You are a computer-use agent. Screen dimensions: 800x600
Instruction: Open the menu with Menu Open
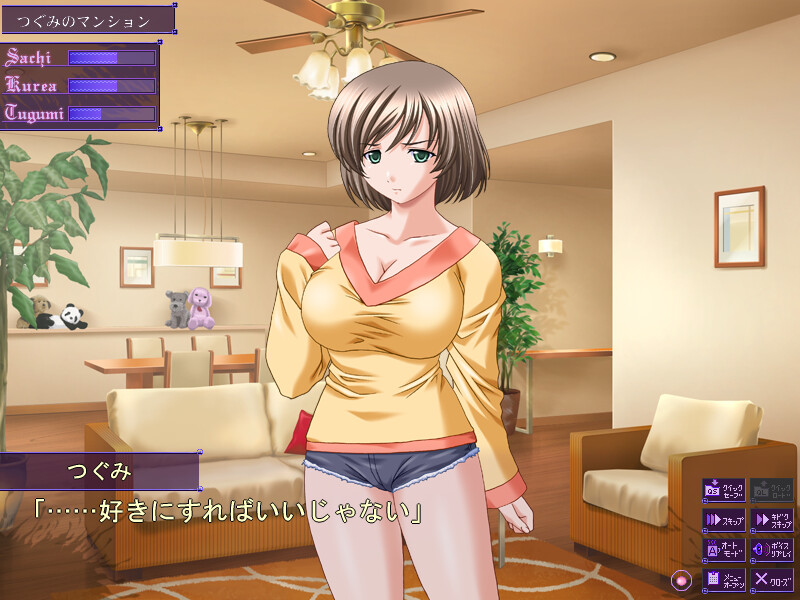[724, 579]
